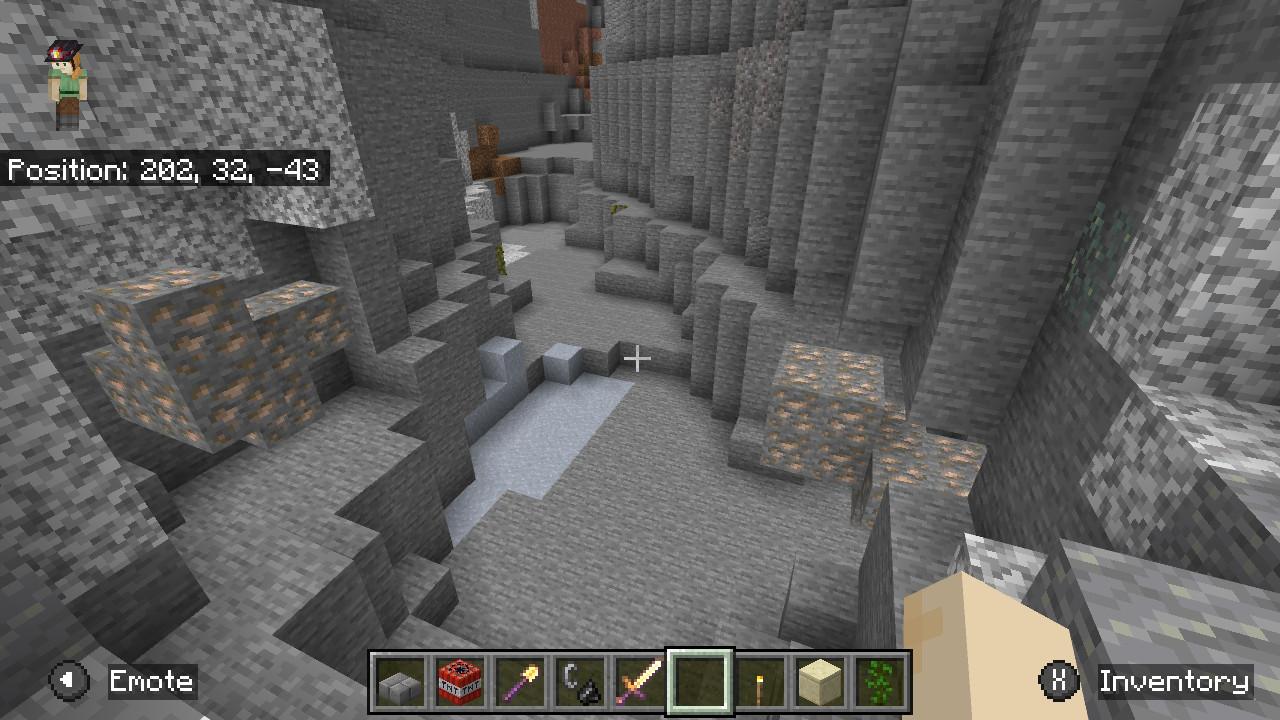Click the player avatar portrait
Image resolution: width=1280 pixels, height=720 pixels.
click(x=66, y=80)
